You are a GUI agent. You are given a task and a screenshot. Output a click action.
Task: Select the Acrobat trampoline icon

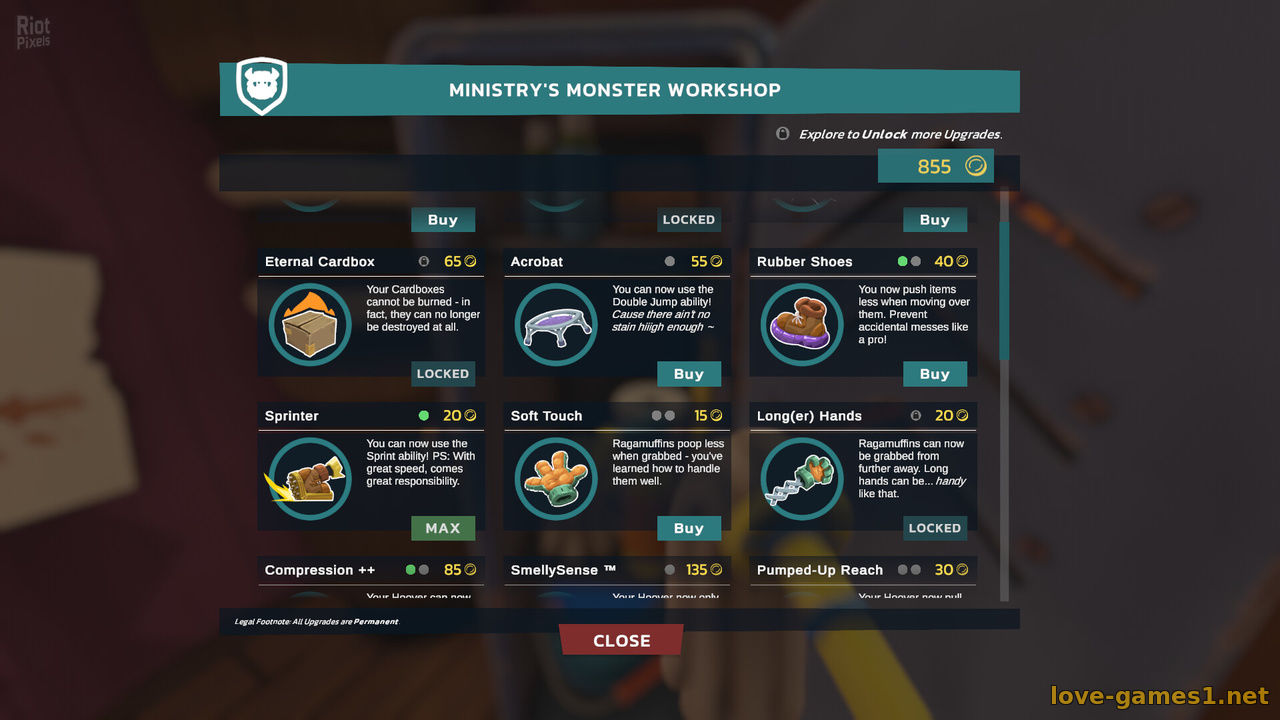(x=556, y=325)
